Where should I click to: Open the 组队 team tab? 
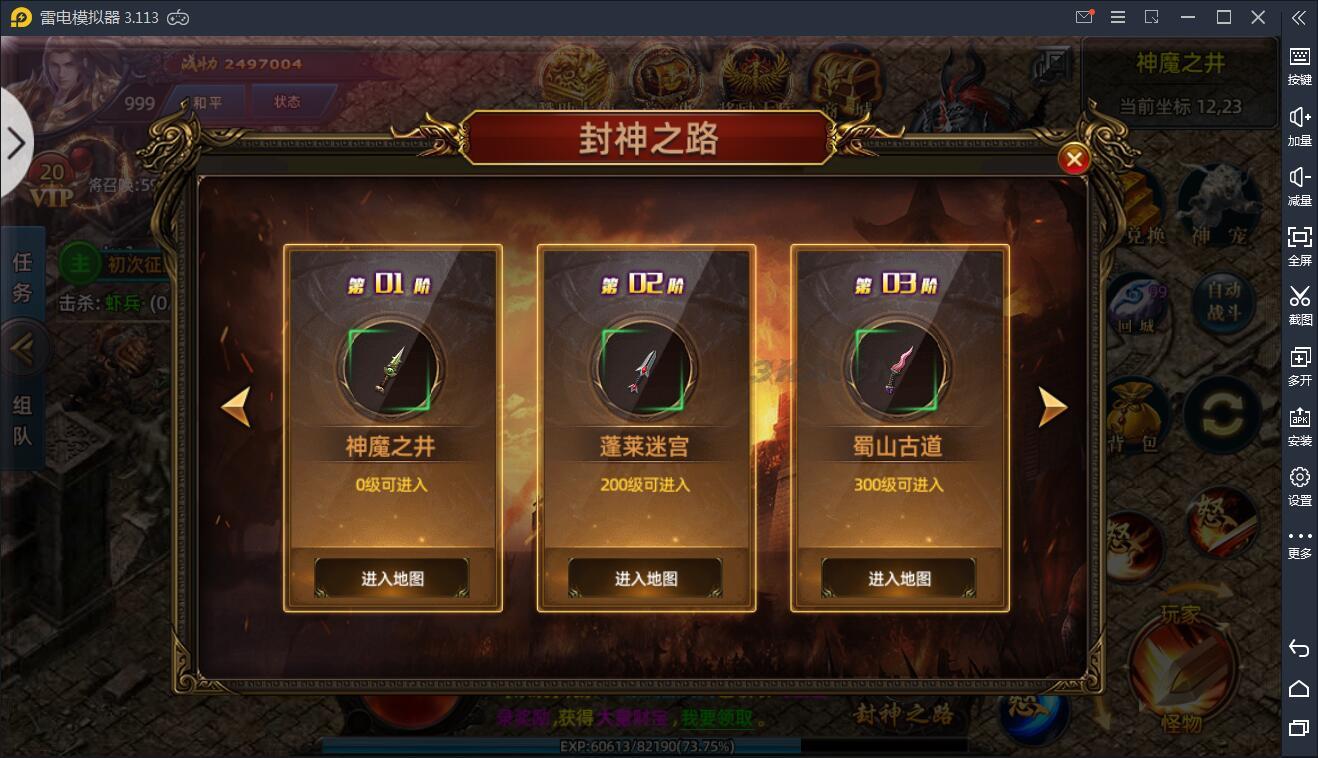pyautogui.click(x=22, y=420)
